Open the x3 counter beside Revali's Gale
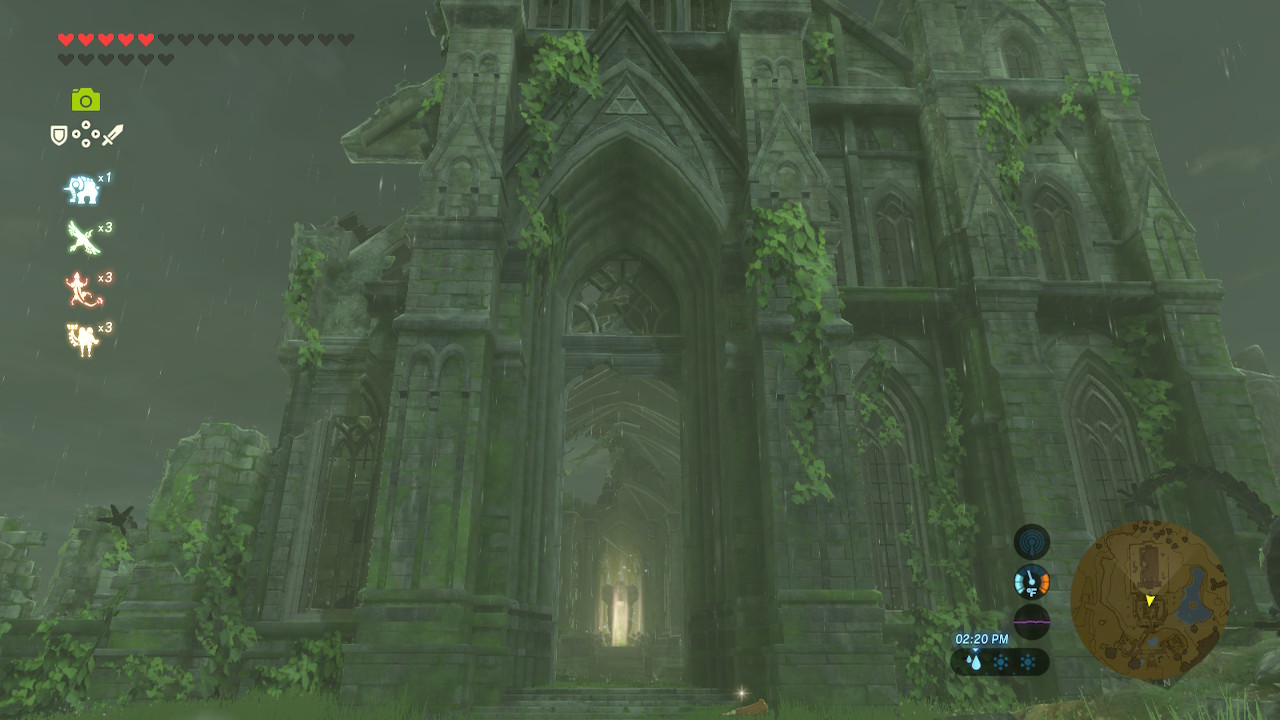 (103, 225)
